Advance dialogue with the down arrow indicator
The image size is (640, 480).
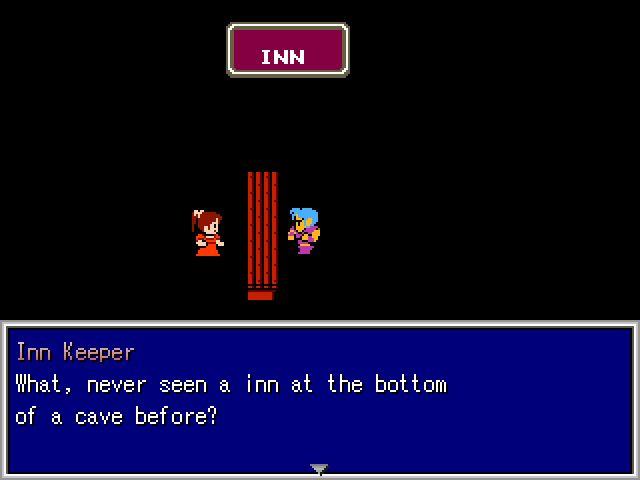[x=319, y=468]
